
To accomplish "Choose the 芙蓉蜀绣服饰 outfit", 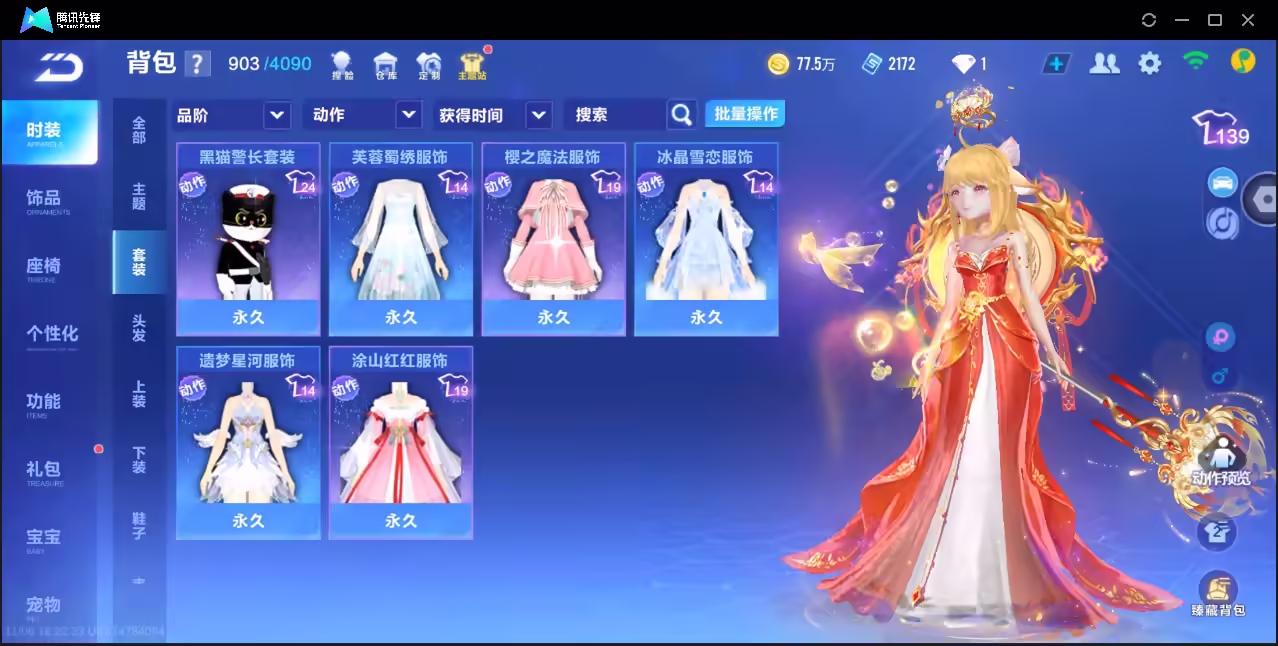I will pos(400,238).
